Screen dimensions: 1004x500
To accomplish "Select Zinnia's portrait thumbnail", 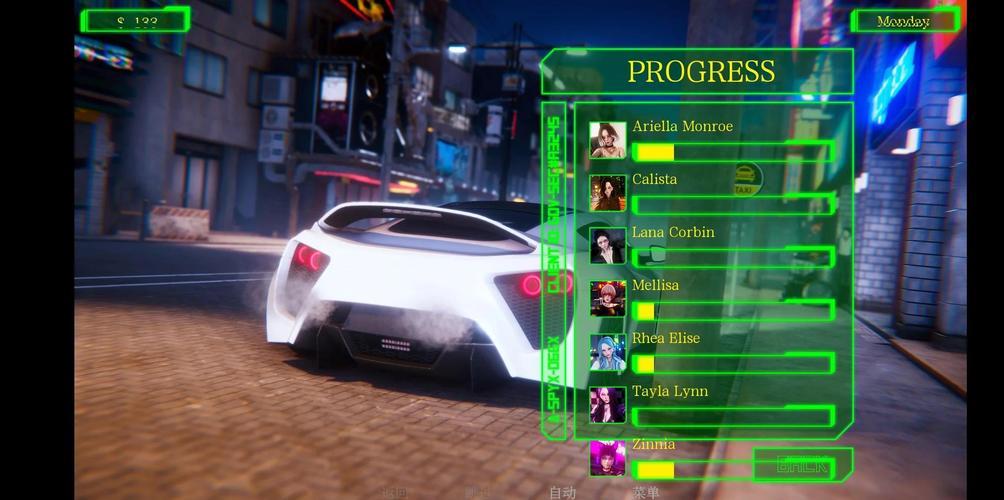I will (608, 458).
